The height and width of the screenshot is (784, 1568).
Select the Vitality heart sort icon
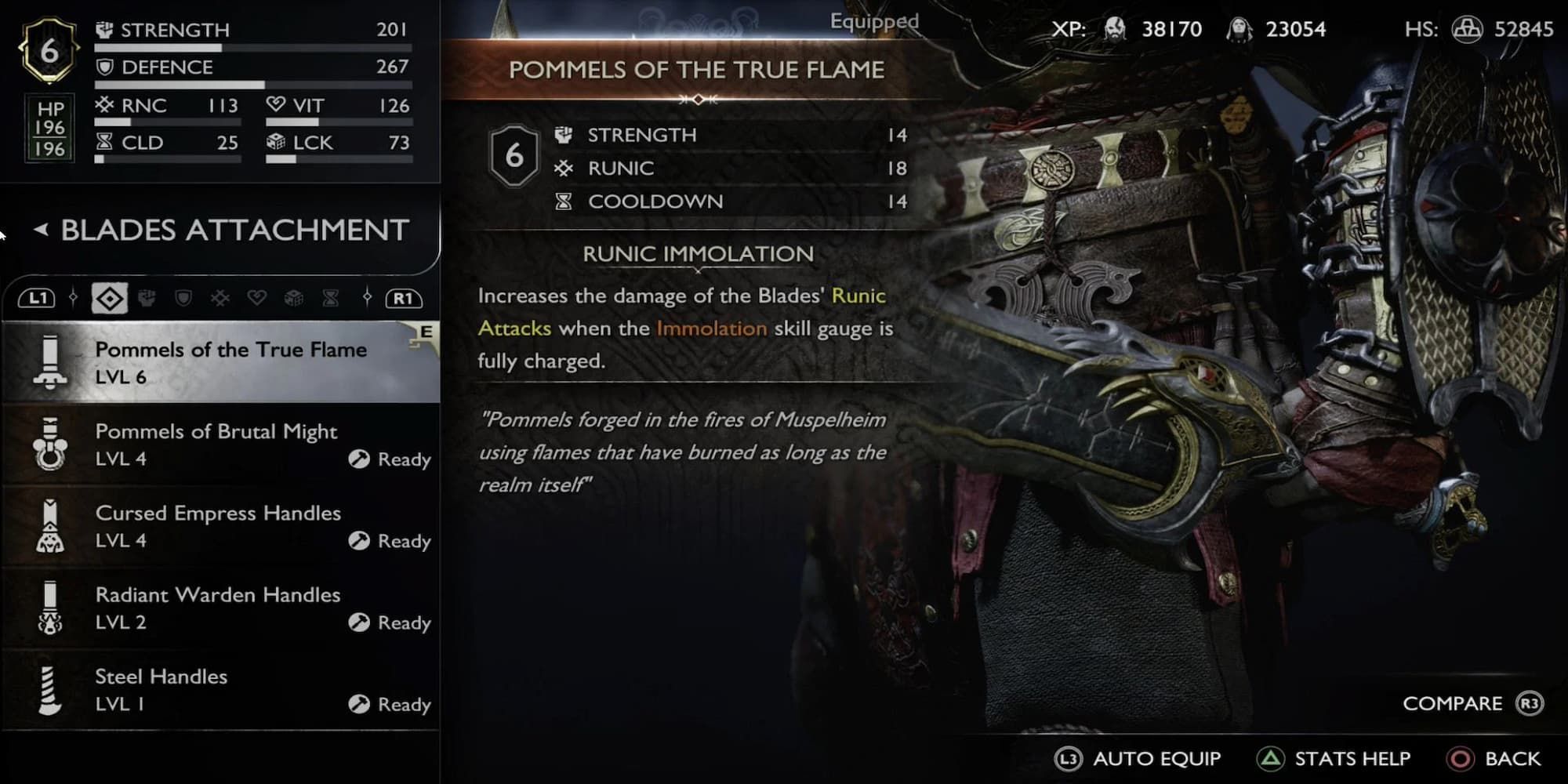coord(258,298)
